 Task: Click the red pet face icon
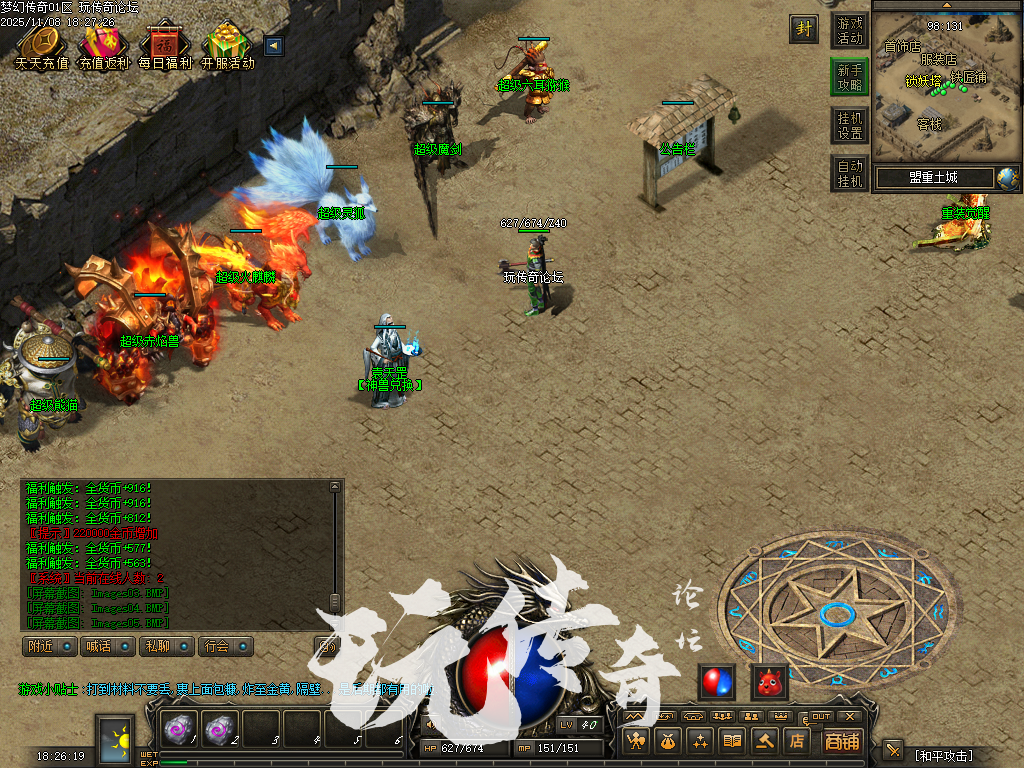tap(769, 682)
